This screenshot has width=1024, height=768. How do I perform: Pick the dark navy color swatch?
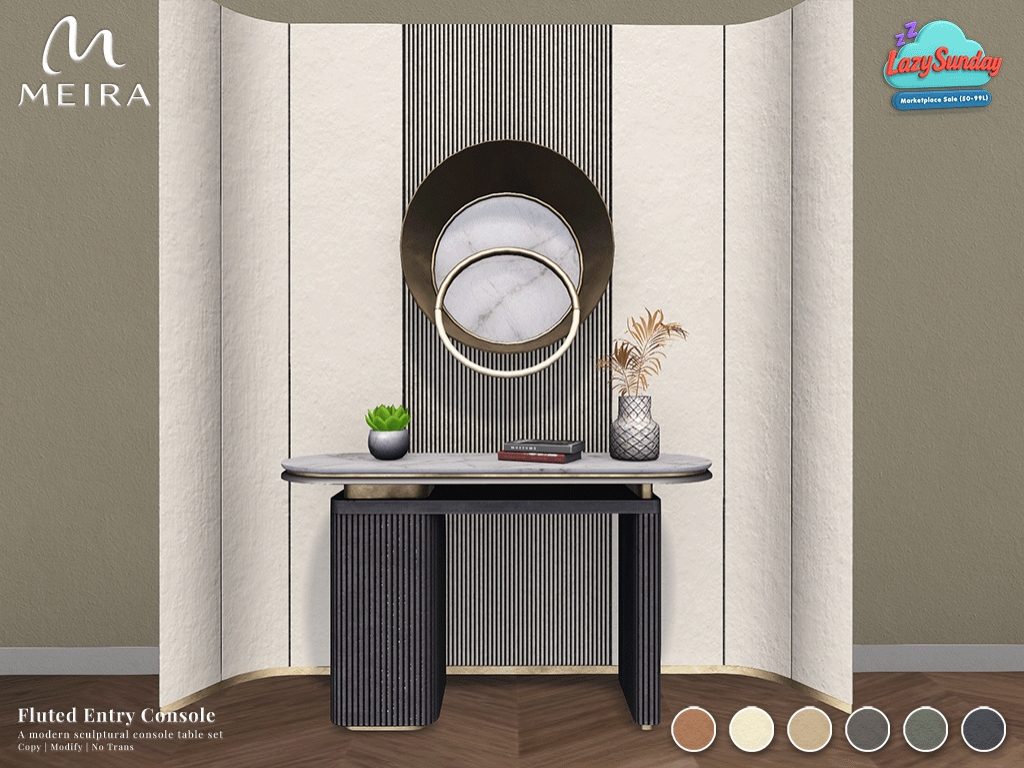coord(983,728)
